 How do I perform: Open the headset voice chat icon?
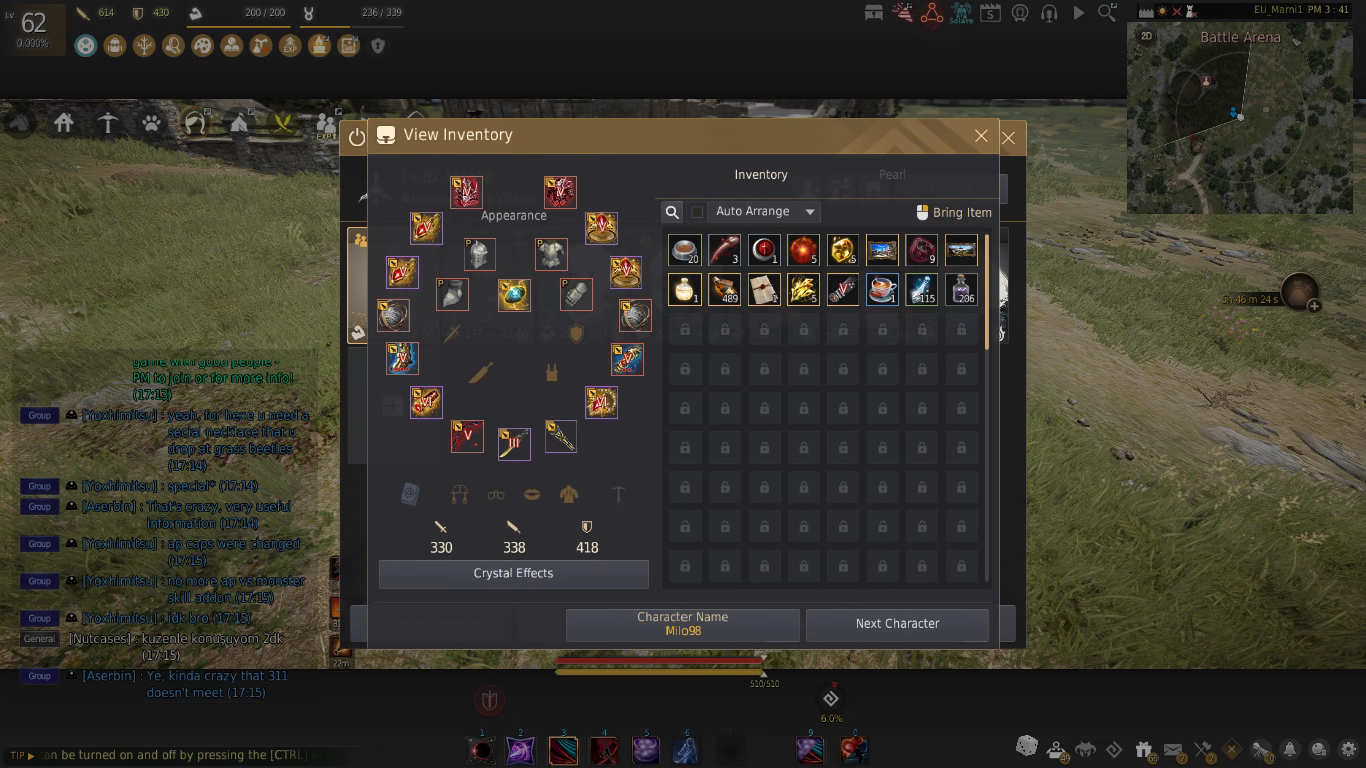pyautogui.click(x=1049, y=13)
